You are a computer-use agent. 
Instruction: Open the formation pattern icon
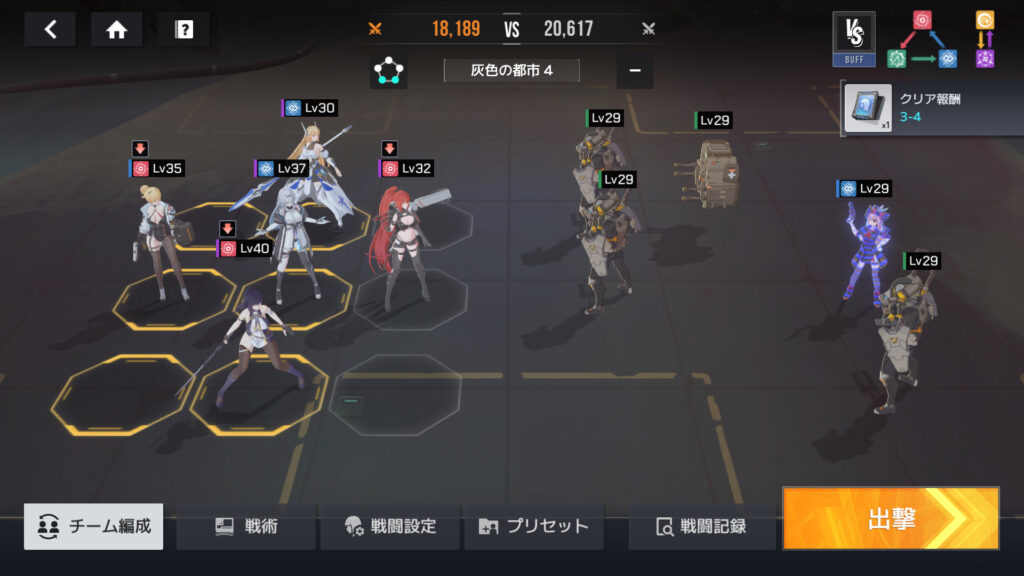click(388, 72)
